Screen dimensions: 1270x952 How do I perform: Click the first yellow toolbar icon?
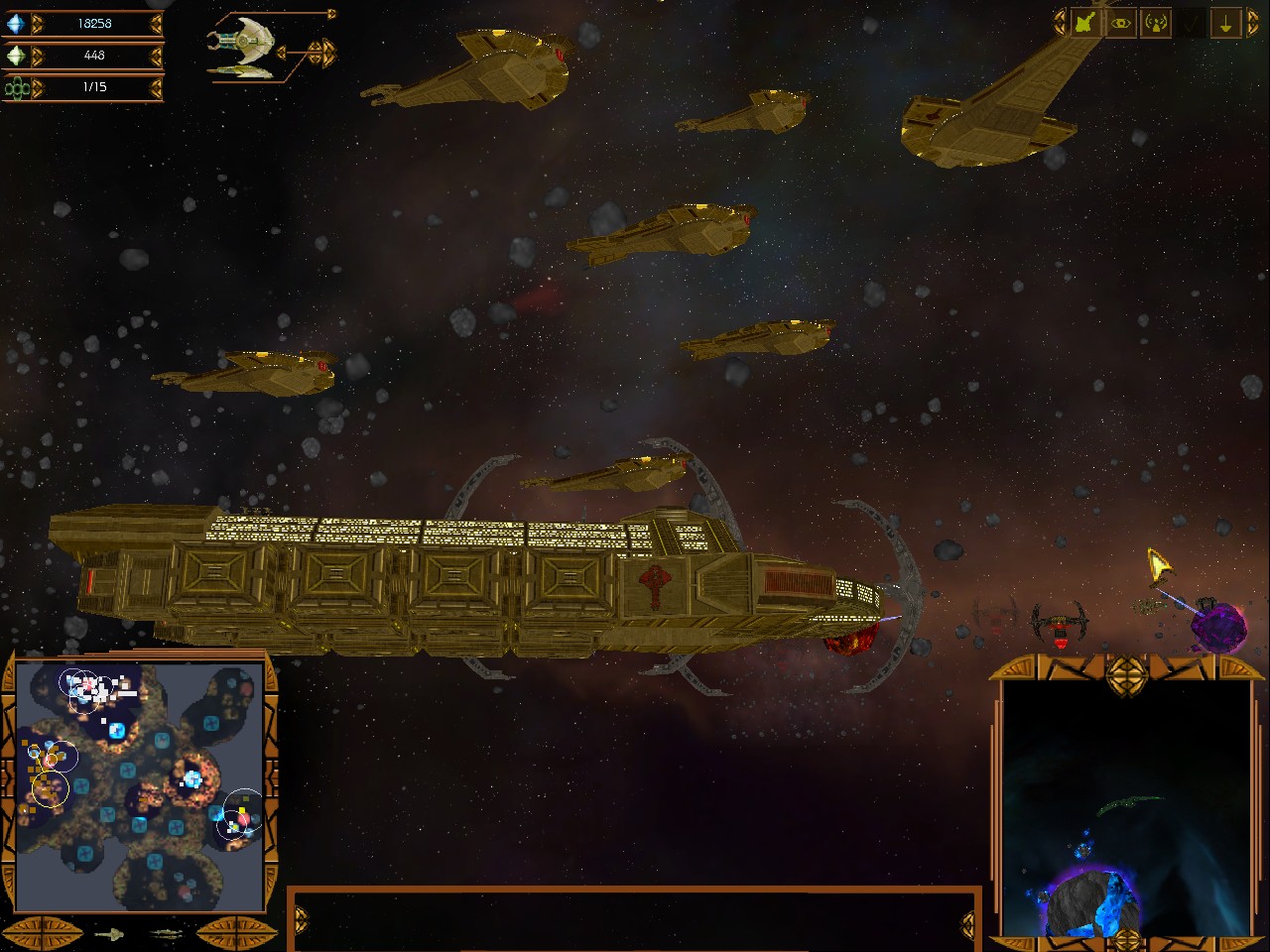tap(1084, 23)
